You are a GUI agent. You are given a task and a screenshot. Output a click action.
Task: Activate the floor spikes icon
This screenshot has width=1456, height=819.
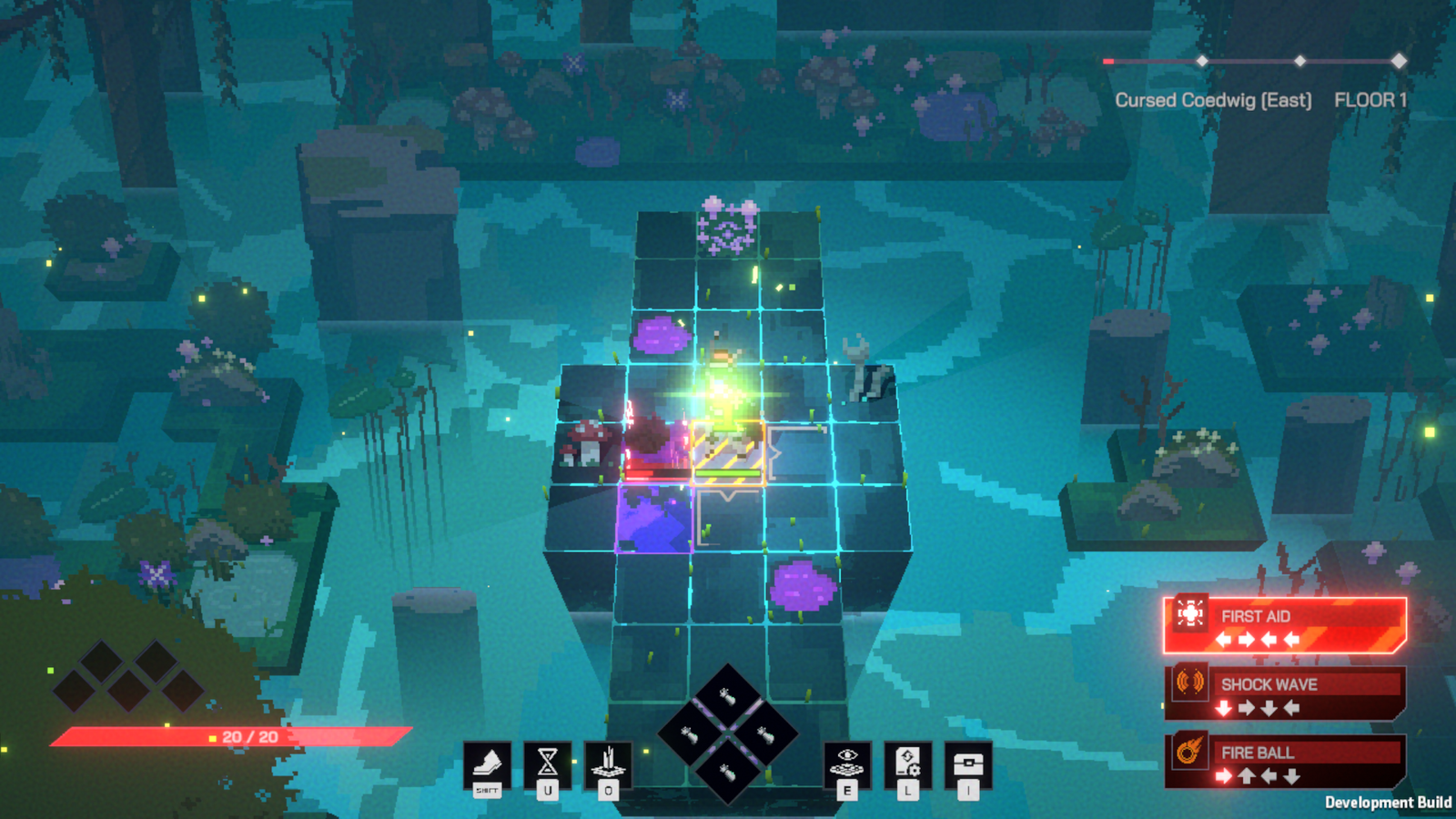click(608, 763)
